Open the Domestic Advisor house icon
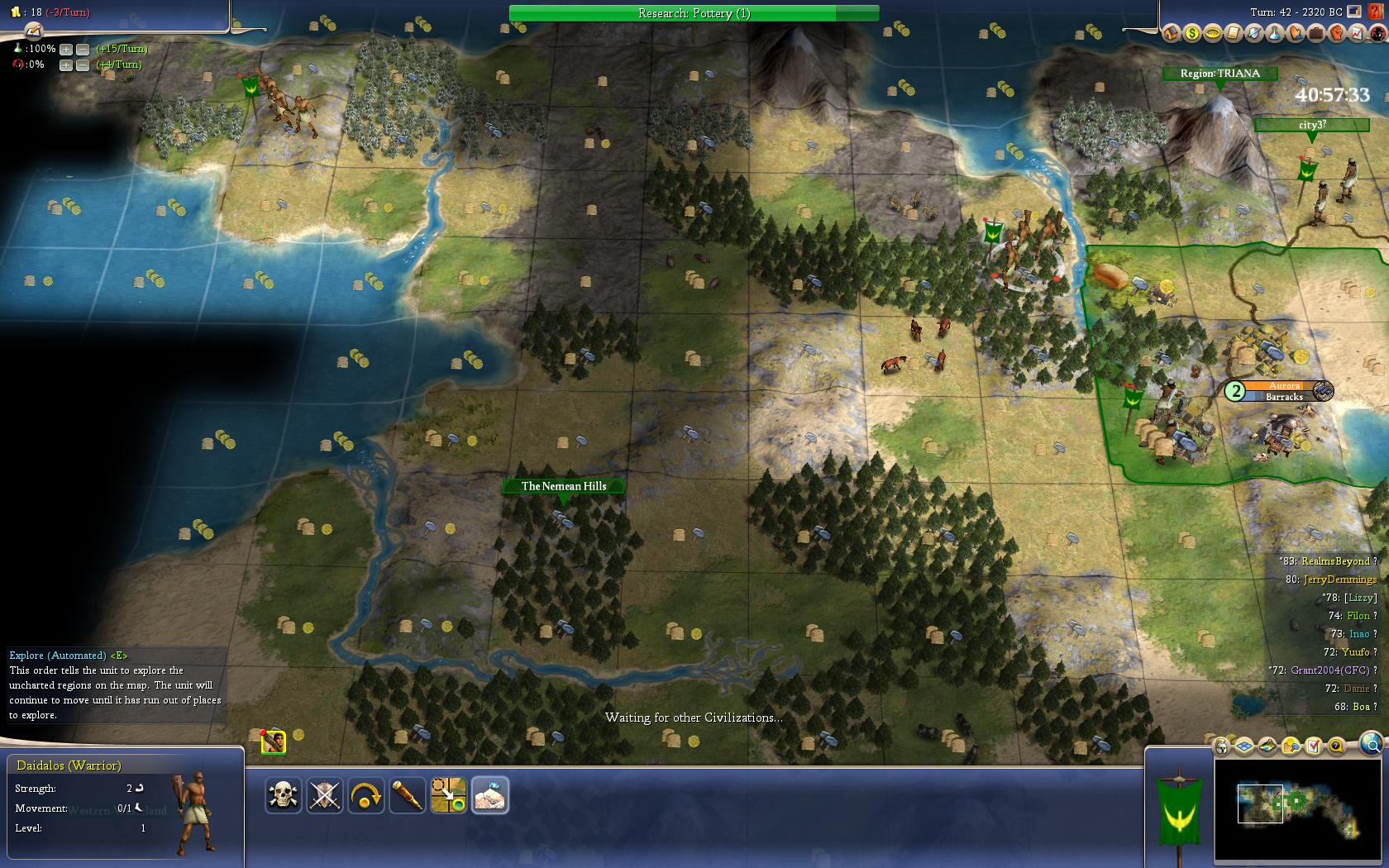The height and width of the screenshot is (868, 1389). click(1171, 34)
